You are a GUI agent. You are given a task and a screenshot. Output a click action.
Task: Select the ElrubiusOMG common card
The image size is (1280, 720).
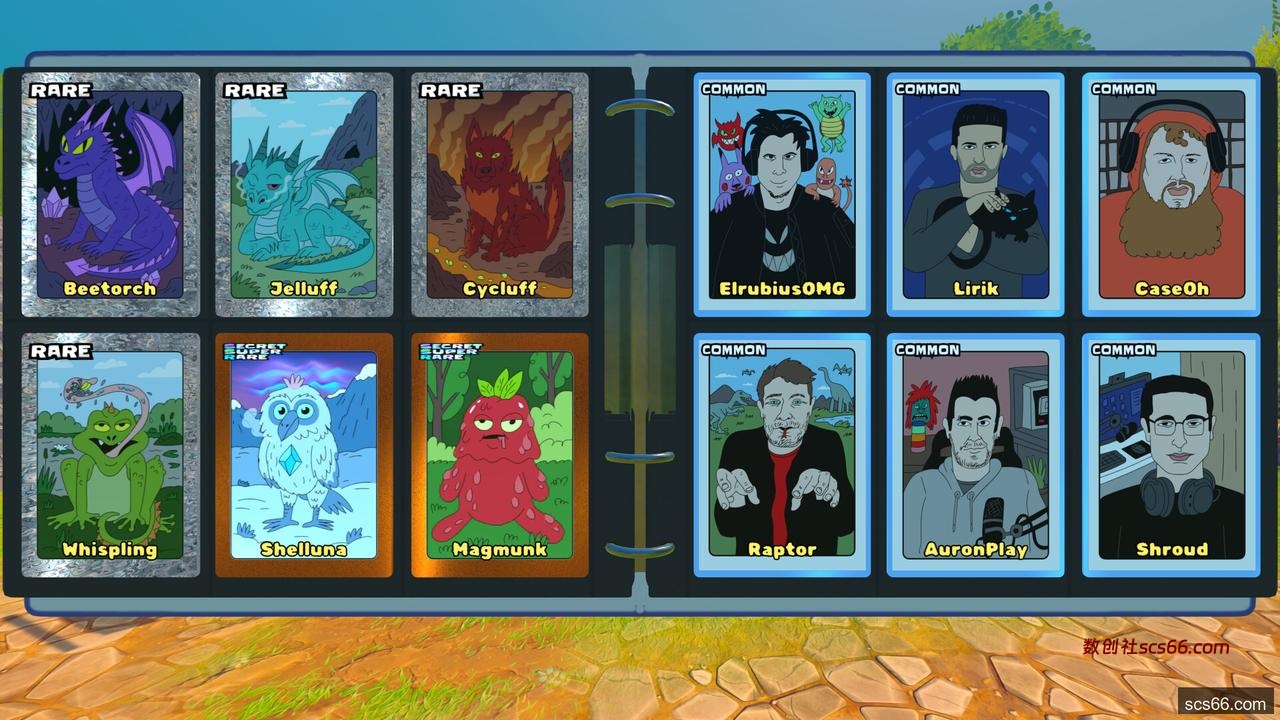click(x=782, y=195)
